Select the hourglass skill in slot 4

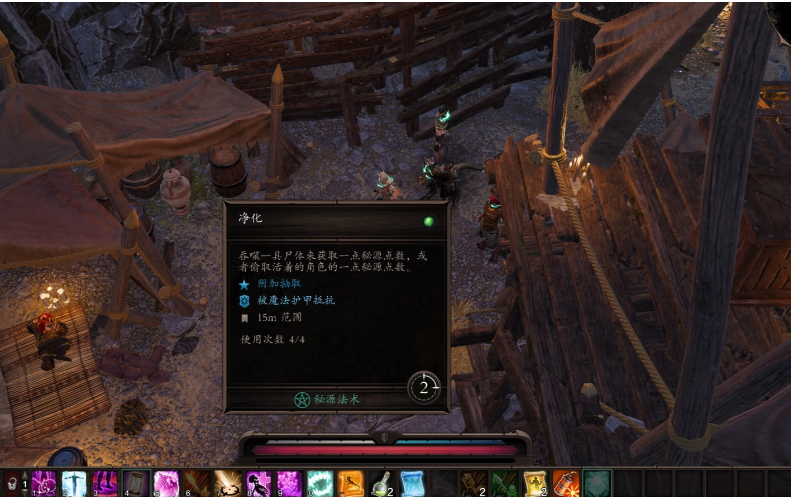[x=136, y=483]
